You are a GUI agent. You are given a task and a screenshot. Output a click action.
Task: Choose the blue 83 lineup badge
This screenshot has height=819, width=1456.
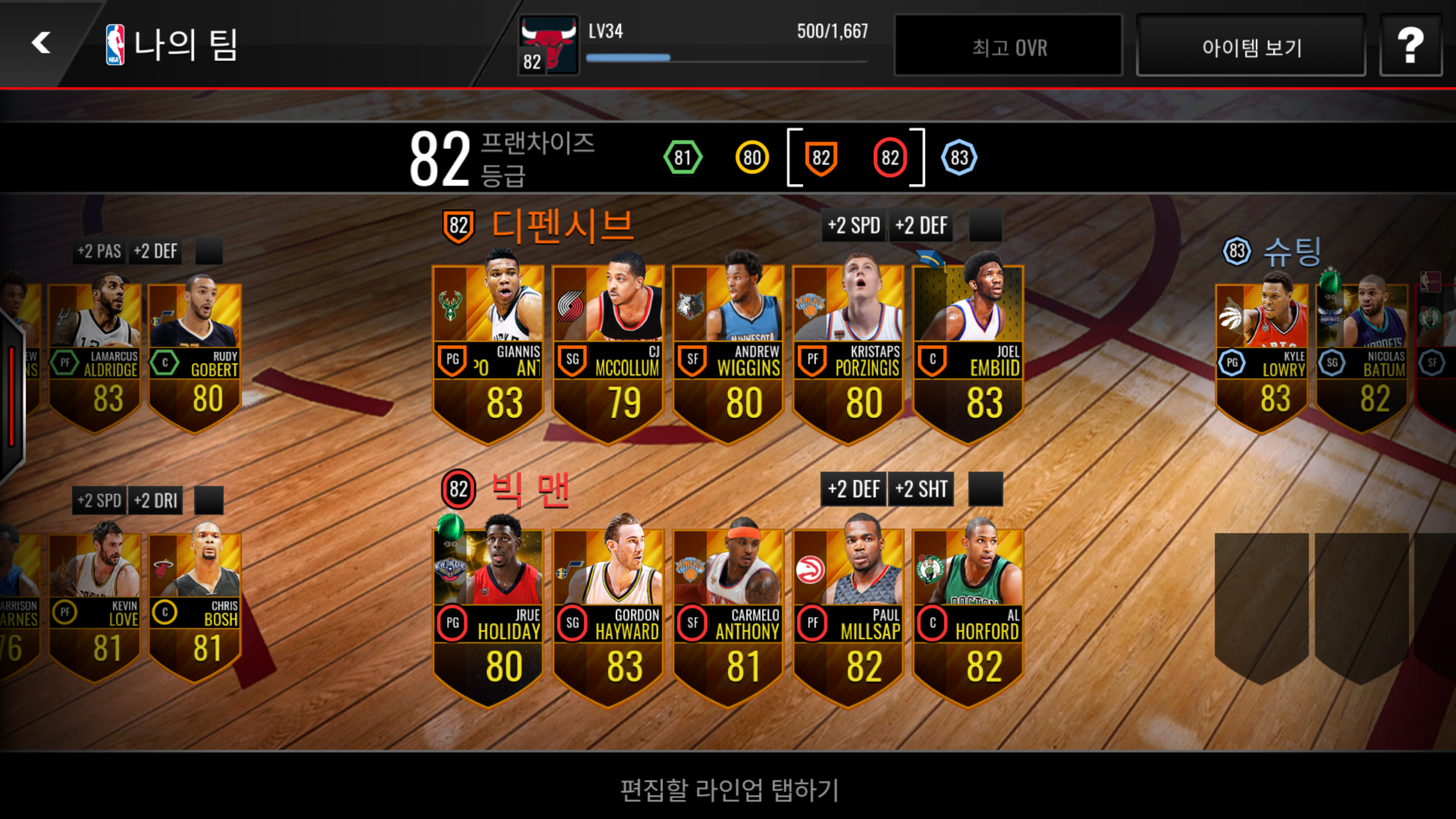pyautogui.click(x=959, y=158)
